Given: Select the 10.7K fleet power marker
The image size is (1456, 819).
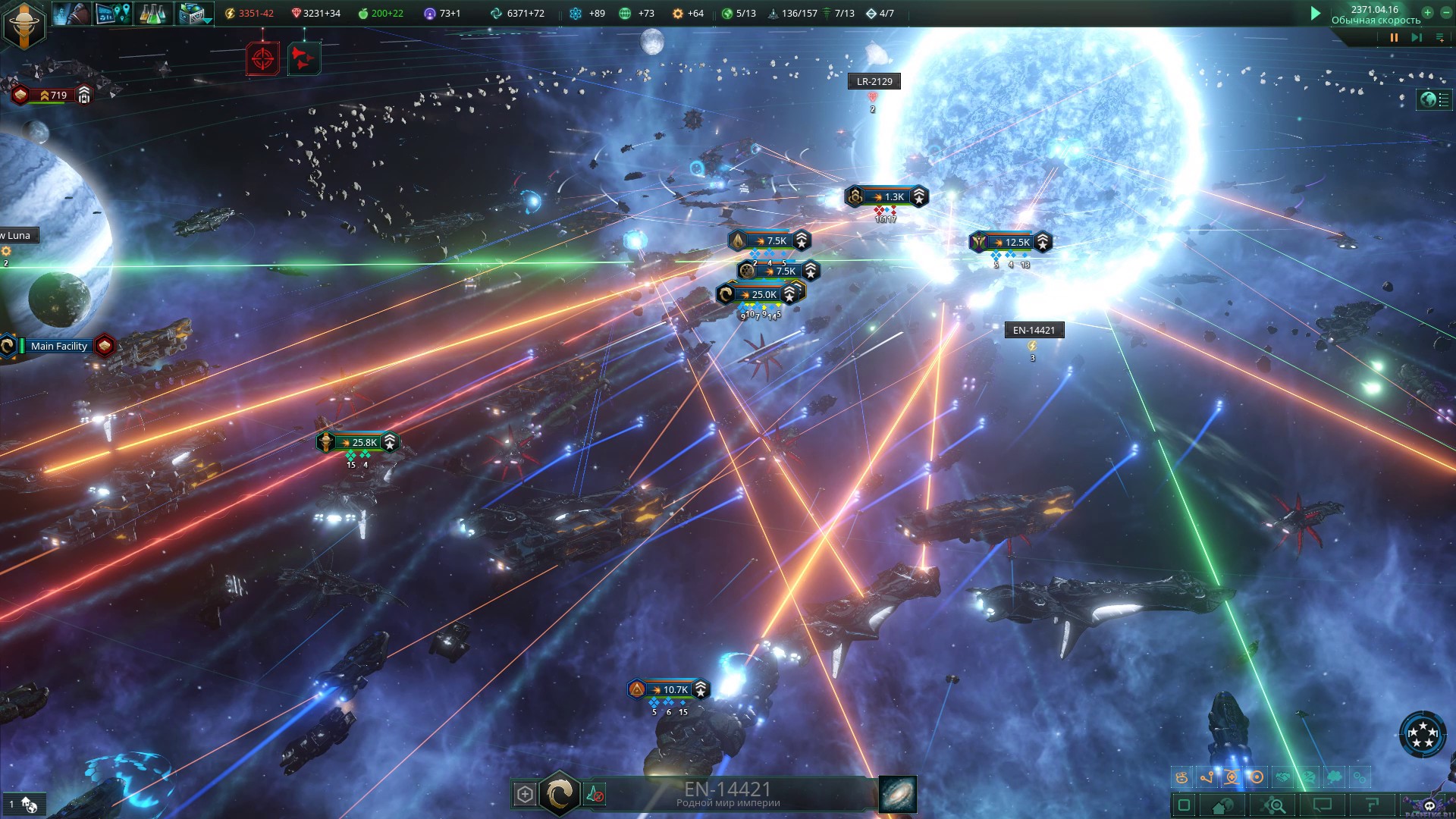Looking at the screenshot, I should (x=670, y=689).
